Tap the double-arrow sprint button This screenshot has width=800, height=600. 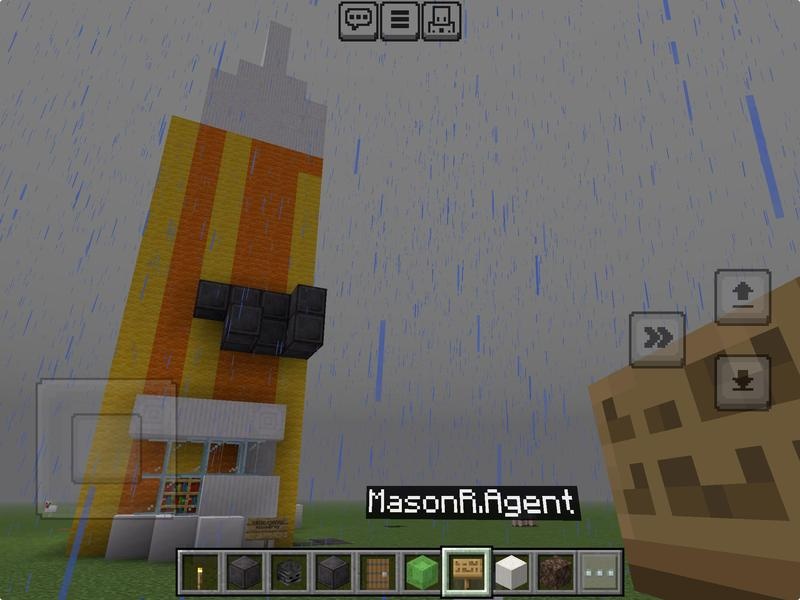657,338
